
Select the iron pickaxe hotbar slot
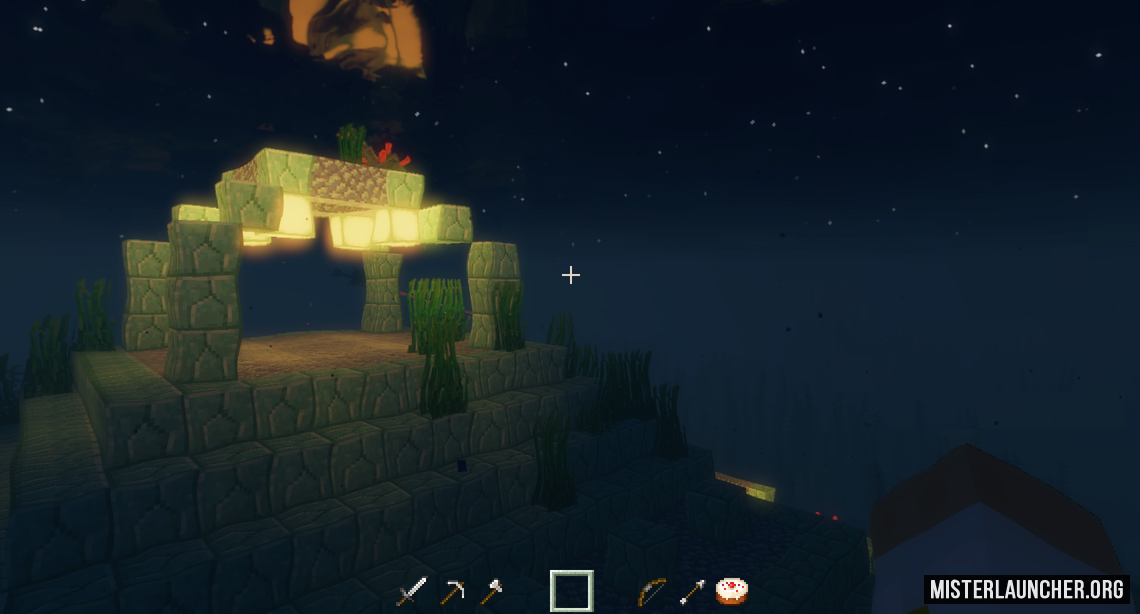tap(452, 591)
